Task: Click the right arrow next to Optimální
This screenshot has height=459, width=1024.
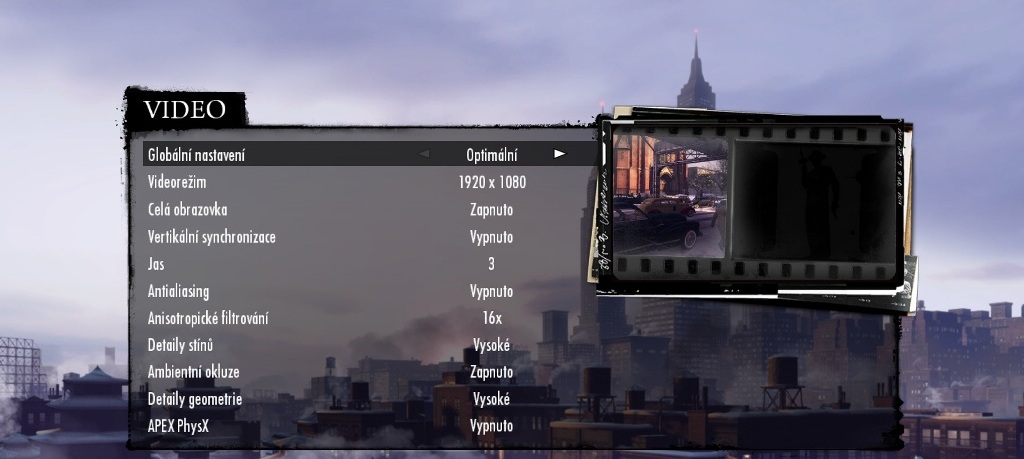Action: (x=560, y=155)
